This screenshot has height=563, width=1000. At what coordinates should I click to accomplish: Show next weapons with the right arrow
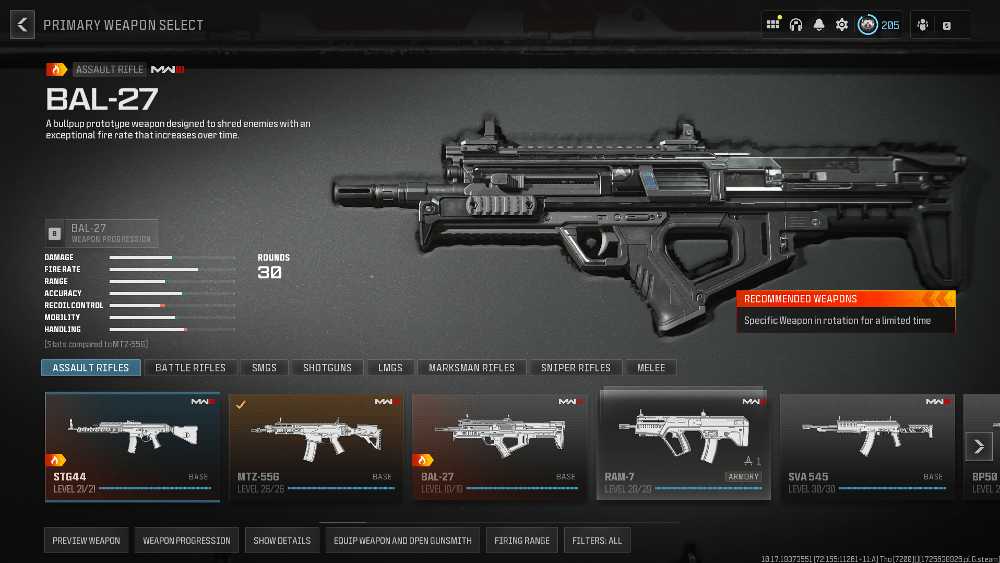click(978, 446)
